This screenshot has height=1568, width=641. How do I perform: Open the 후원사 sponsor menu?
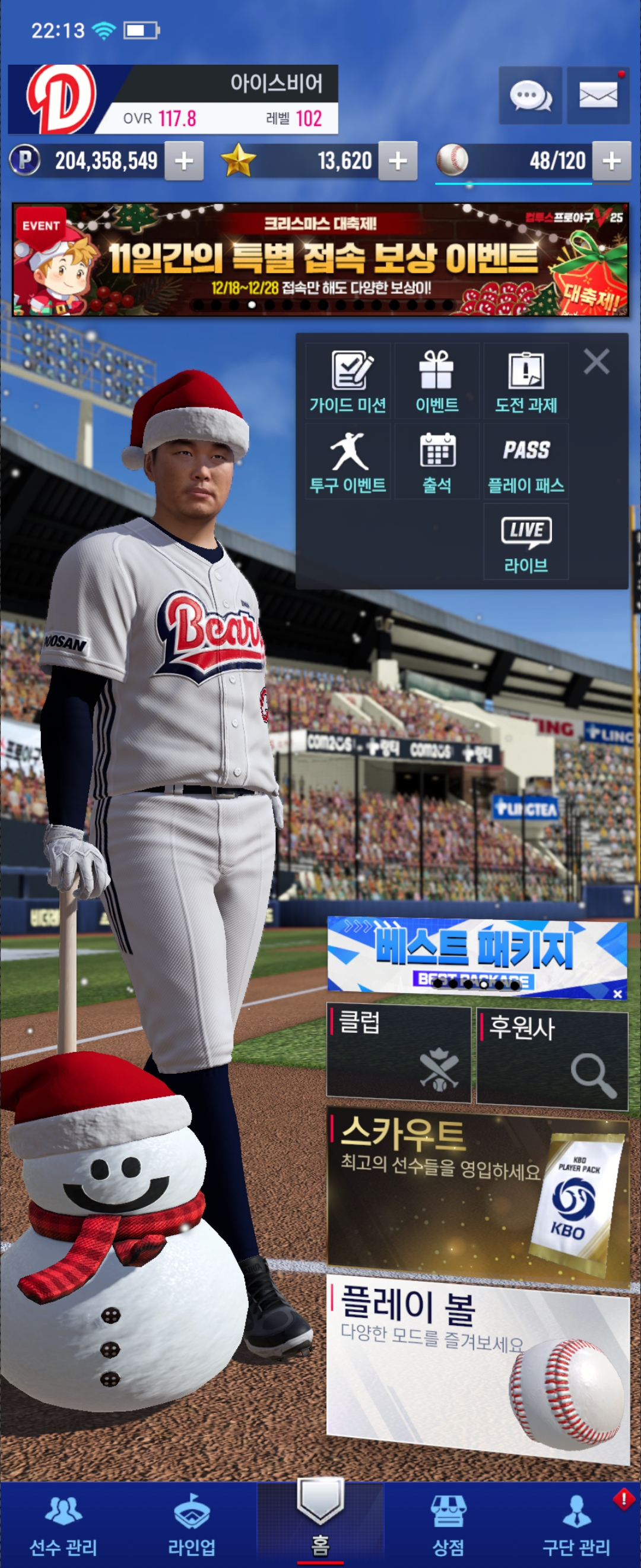[x=551, y=1059]
